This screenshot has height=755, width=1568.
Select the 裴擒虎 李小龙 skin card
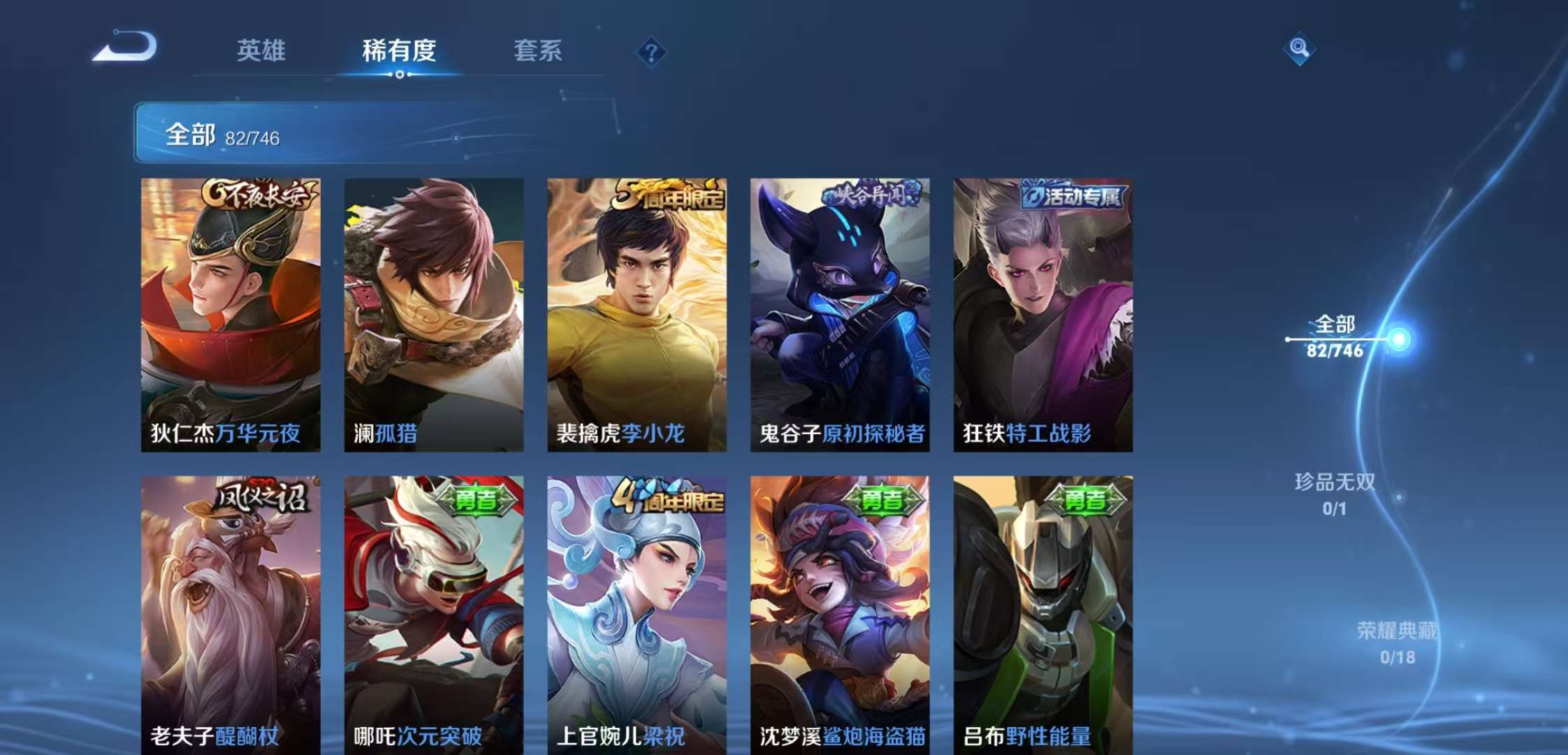coord(637,315)
